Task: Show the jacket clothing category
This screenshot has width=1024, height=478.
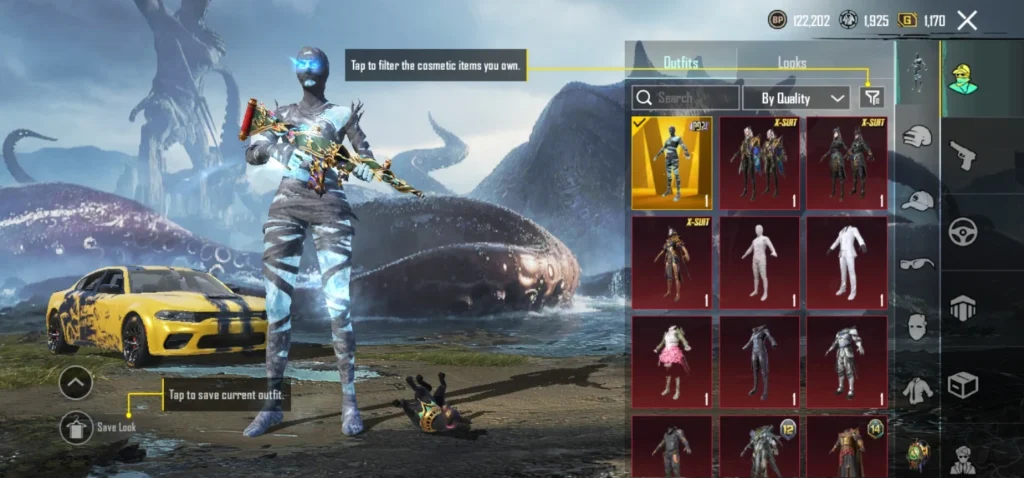Action: [917, 390]
